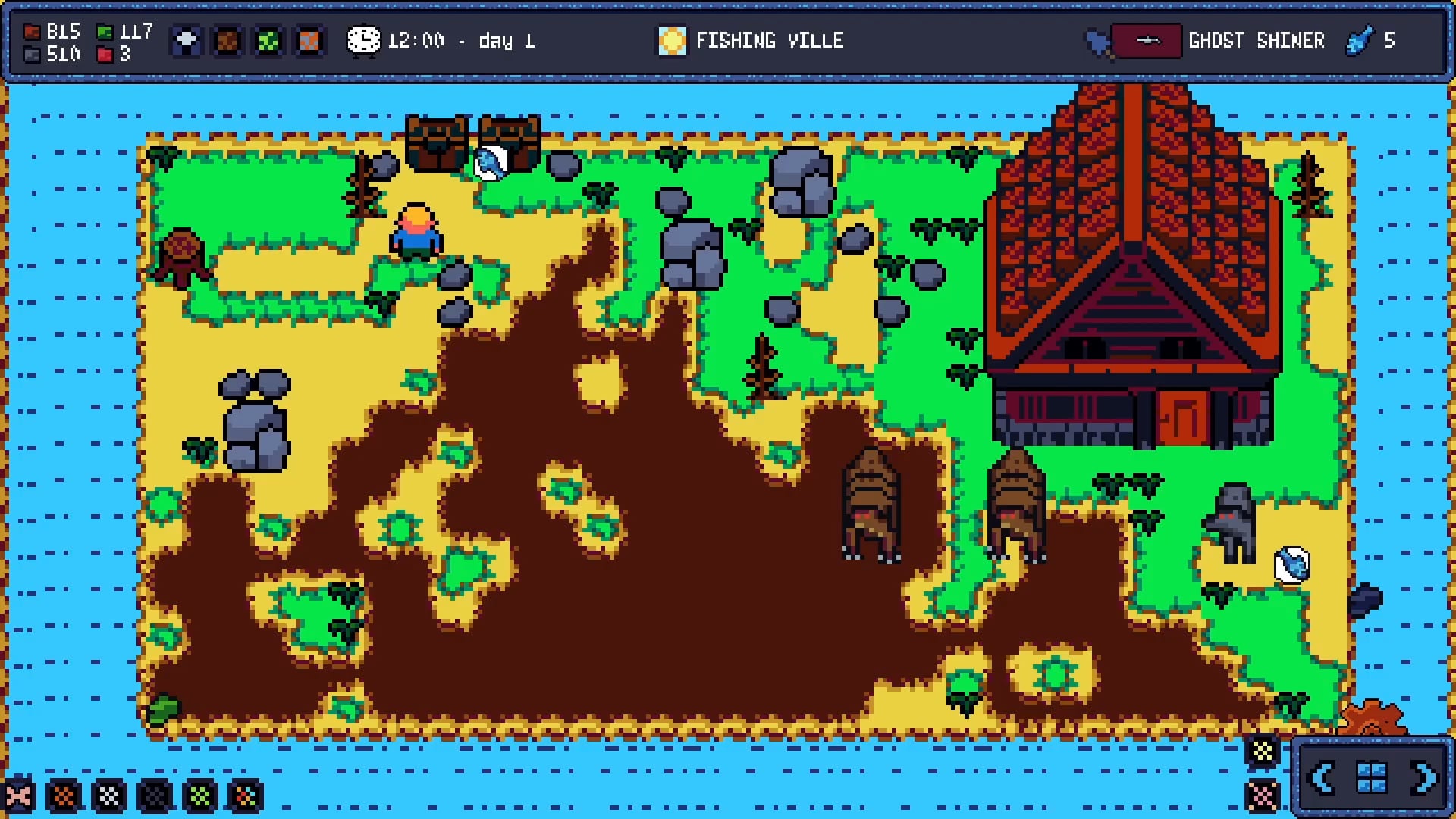Viewport: 1456px width, 819px height.
Task: Open the blue grid menu button
Action: (x=1372, y=778)
